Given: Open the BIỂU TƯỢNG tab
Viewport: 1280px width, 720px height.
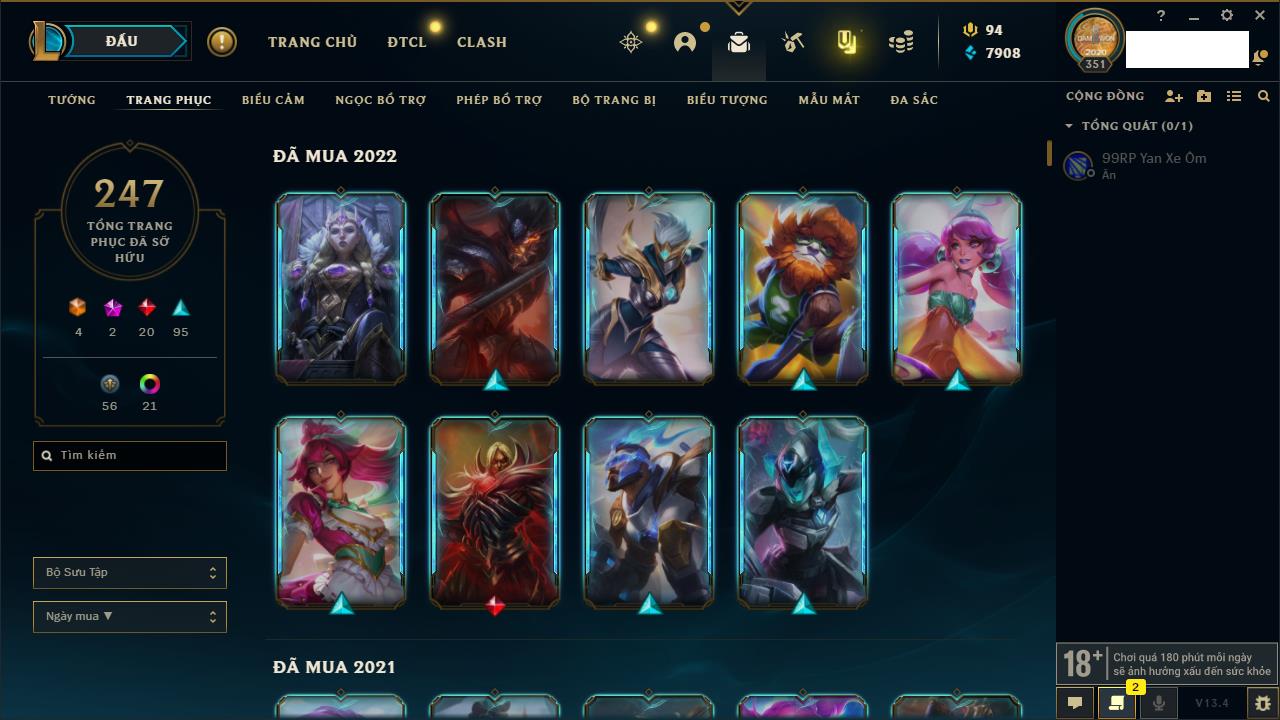Looking at the screenshot, I should click(x=727, y=100).
